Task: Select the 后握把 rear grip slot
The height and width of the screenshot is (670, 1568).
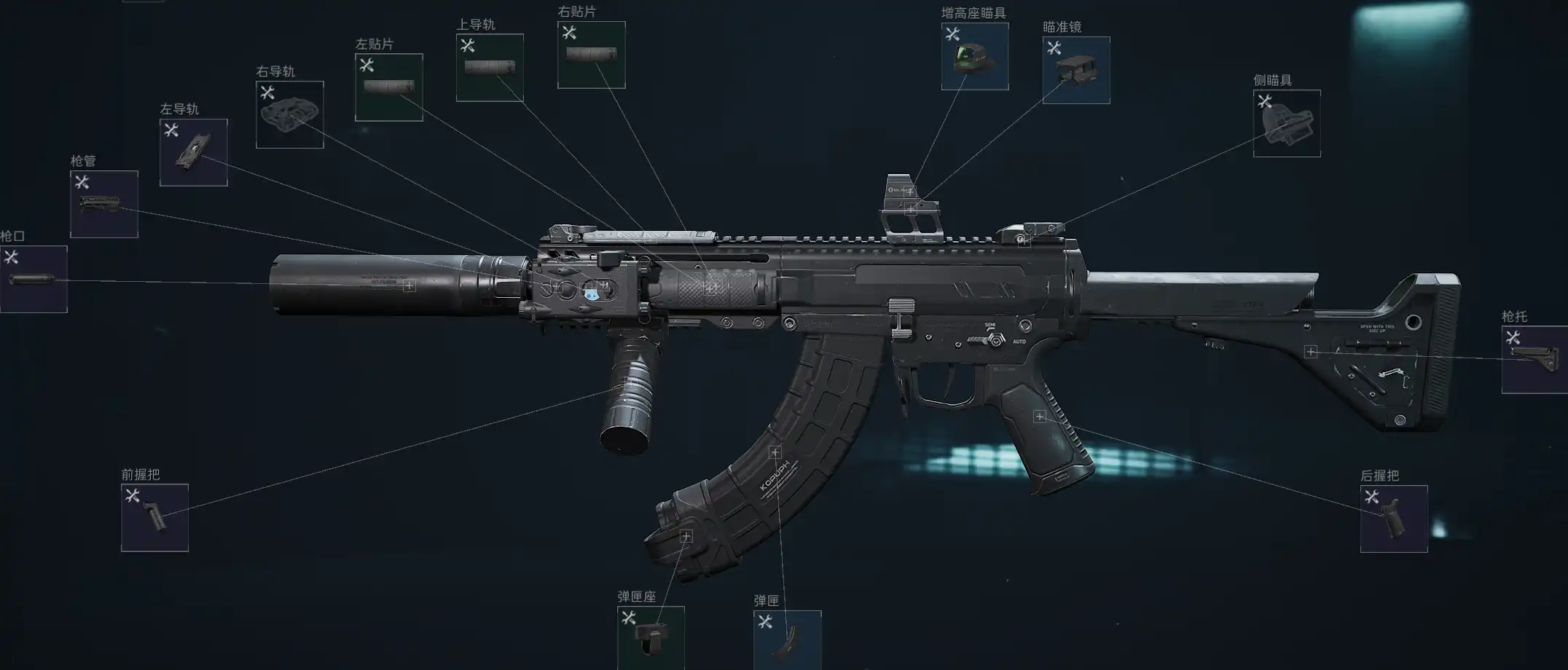Action: [x=1394, y=519]
